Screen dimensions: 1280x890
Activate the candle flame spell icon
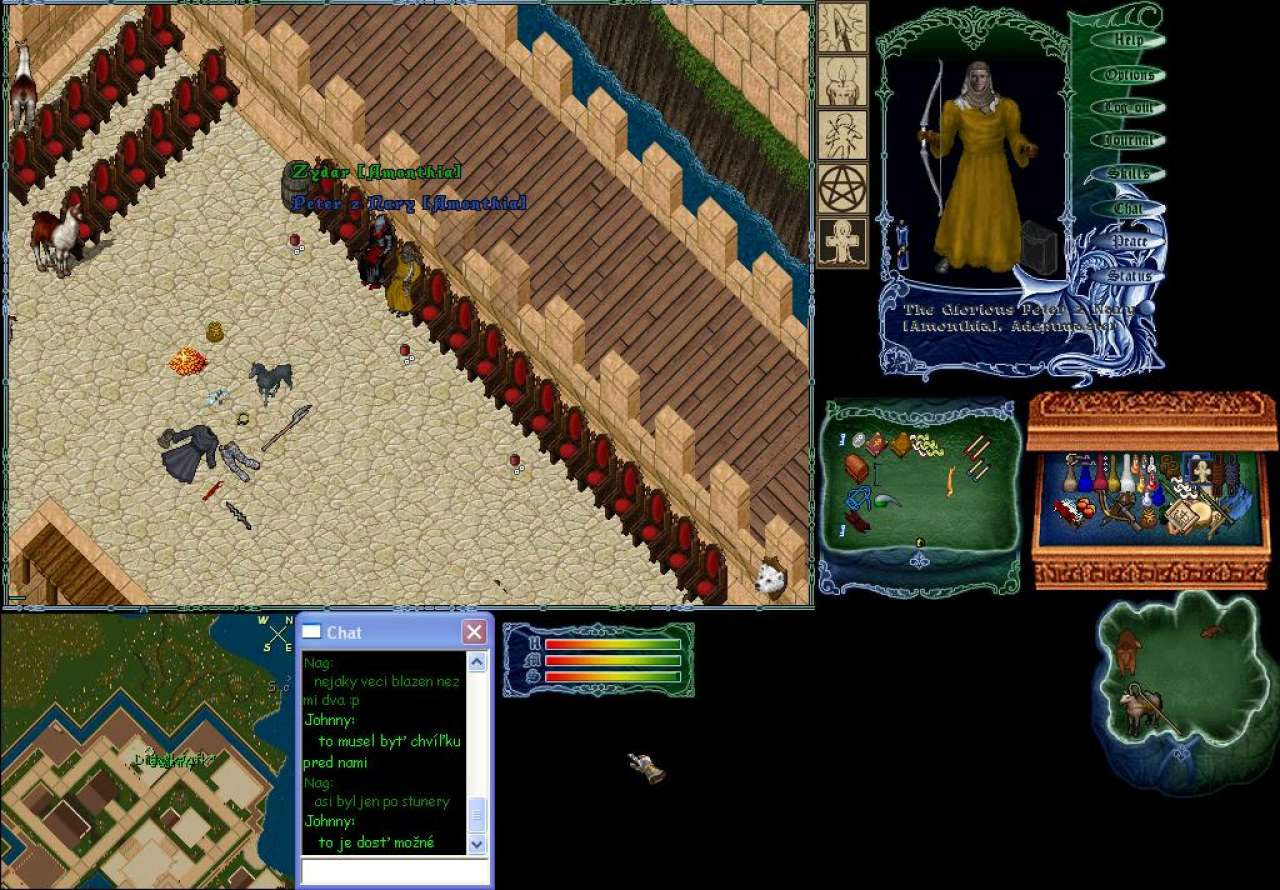[842, 81]
